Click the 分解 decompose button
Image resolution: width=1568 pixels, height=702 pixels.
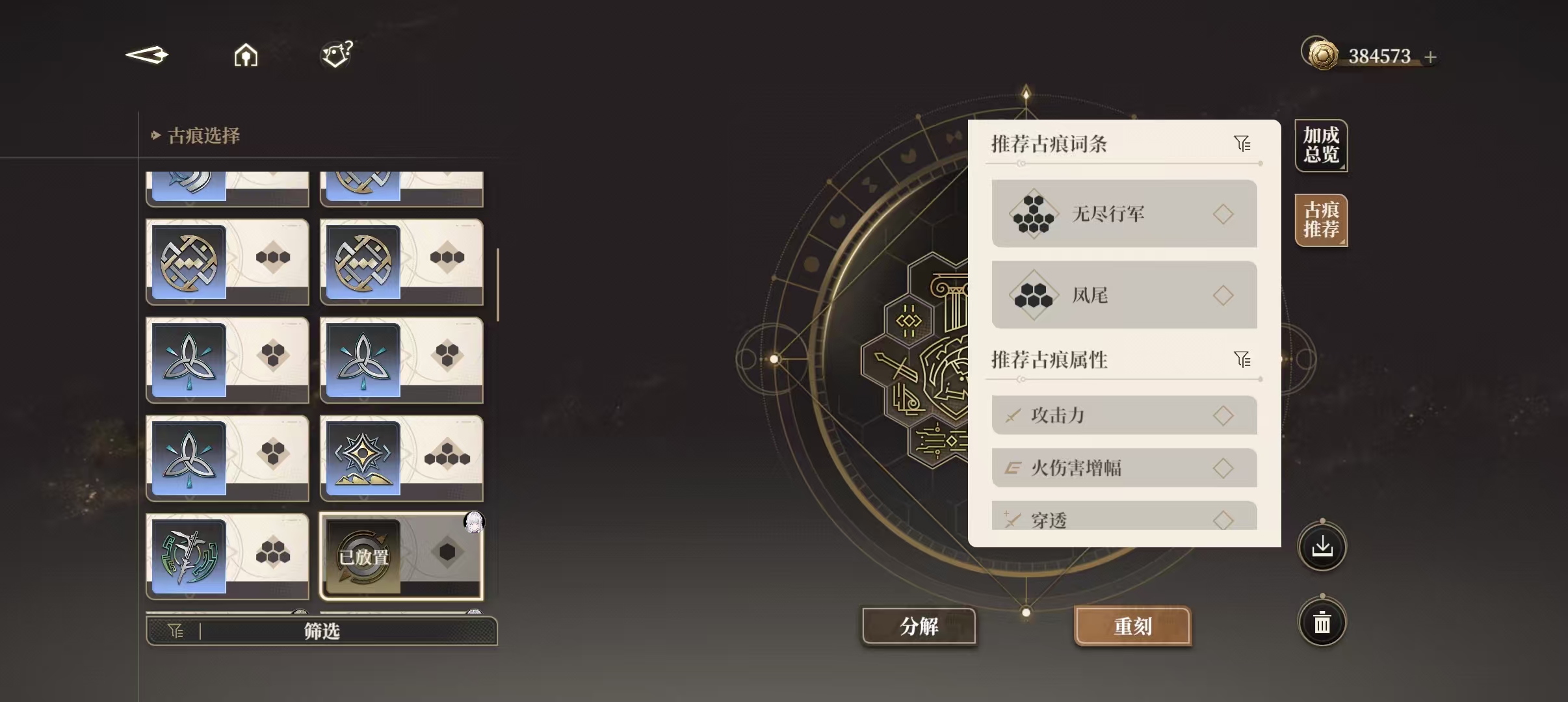(x=919, y=626)
